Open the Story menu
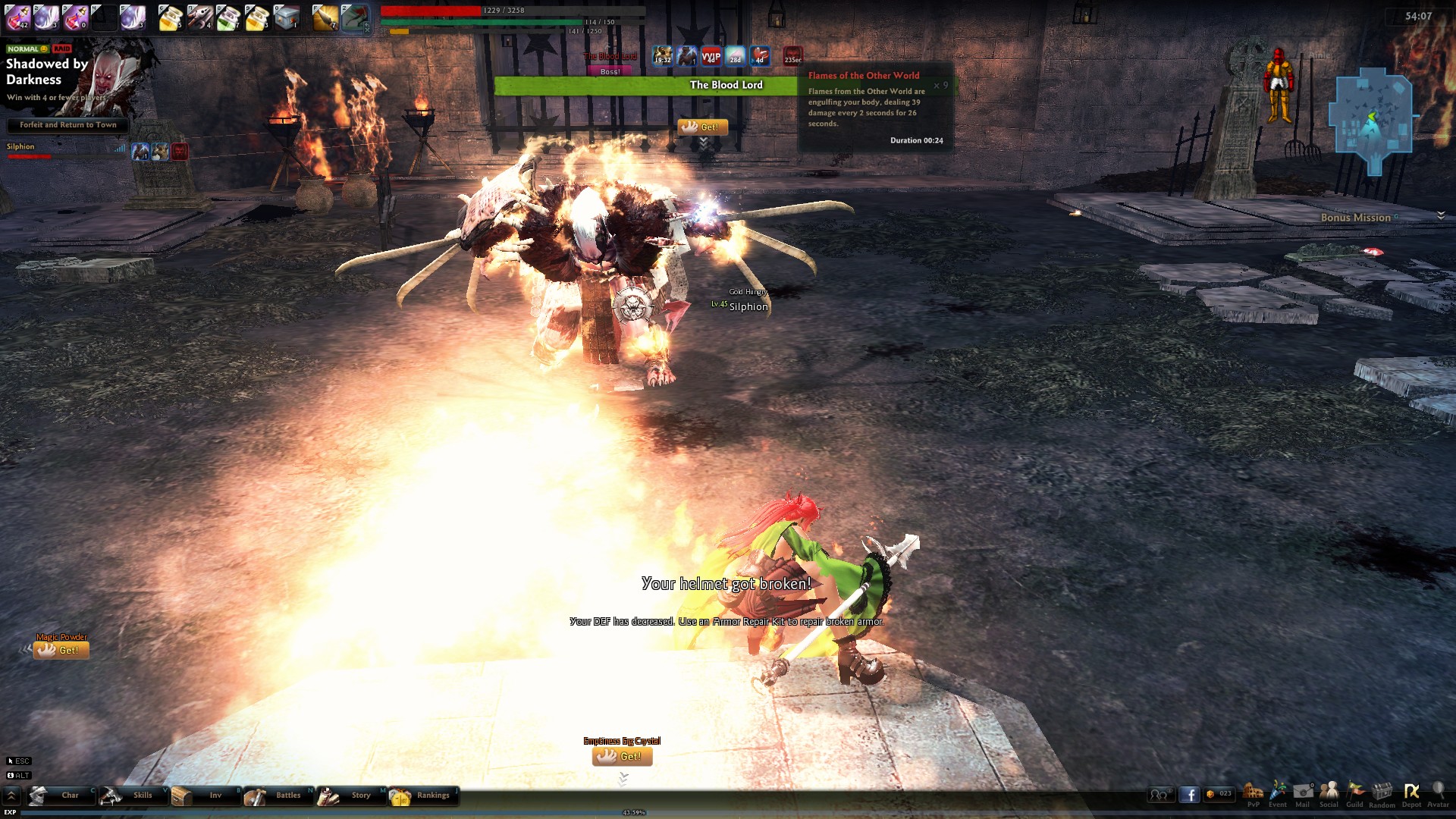The image size is (1456, 819). point(351,795)
